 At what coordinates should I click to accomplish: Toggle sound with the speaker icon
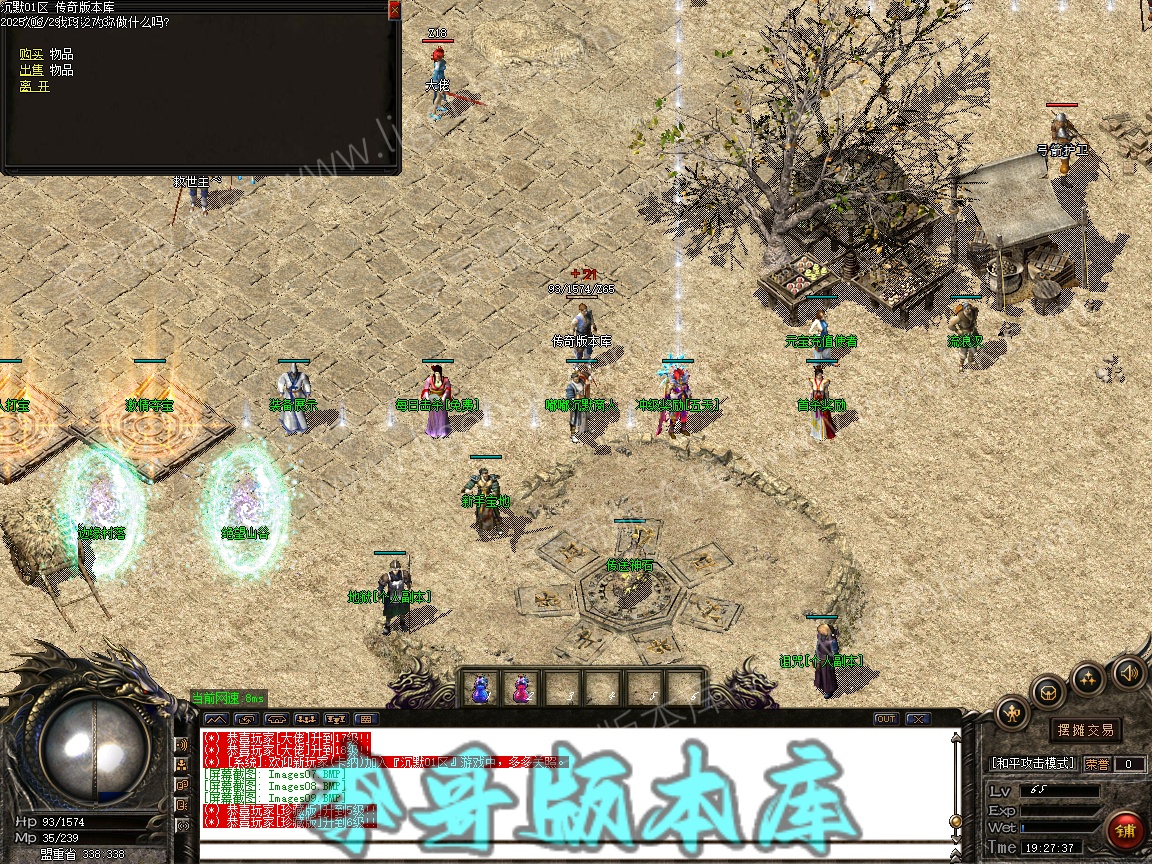coord(1128,671)
